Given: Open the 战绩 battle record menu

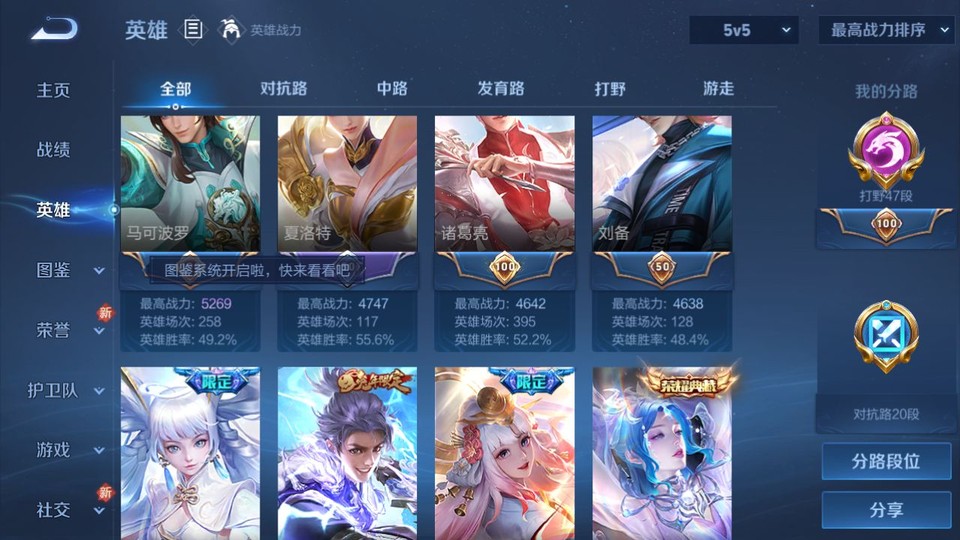Looking at the screenshot, I should 54,150.
